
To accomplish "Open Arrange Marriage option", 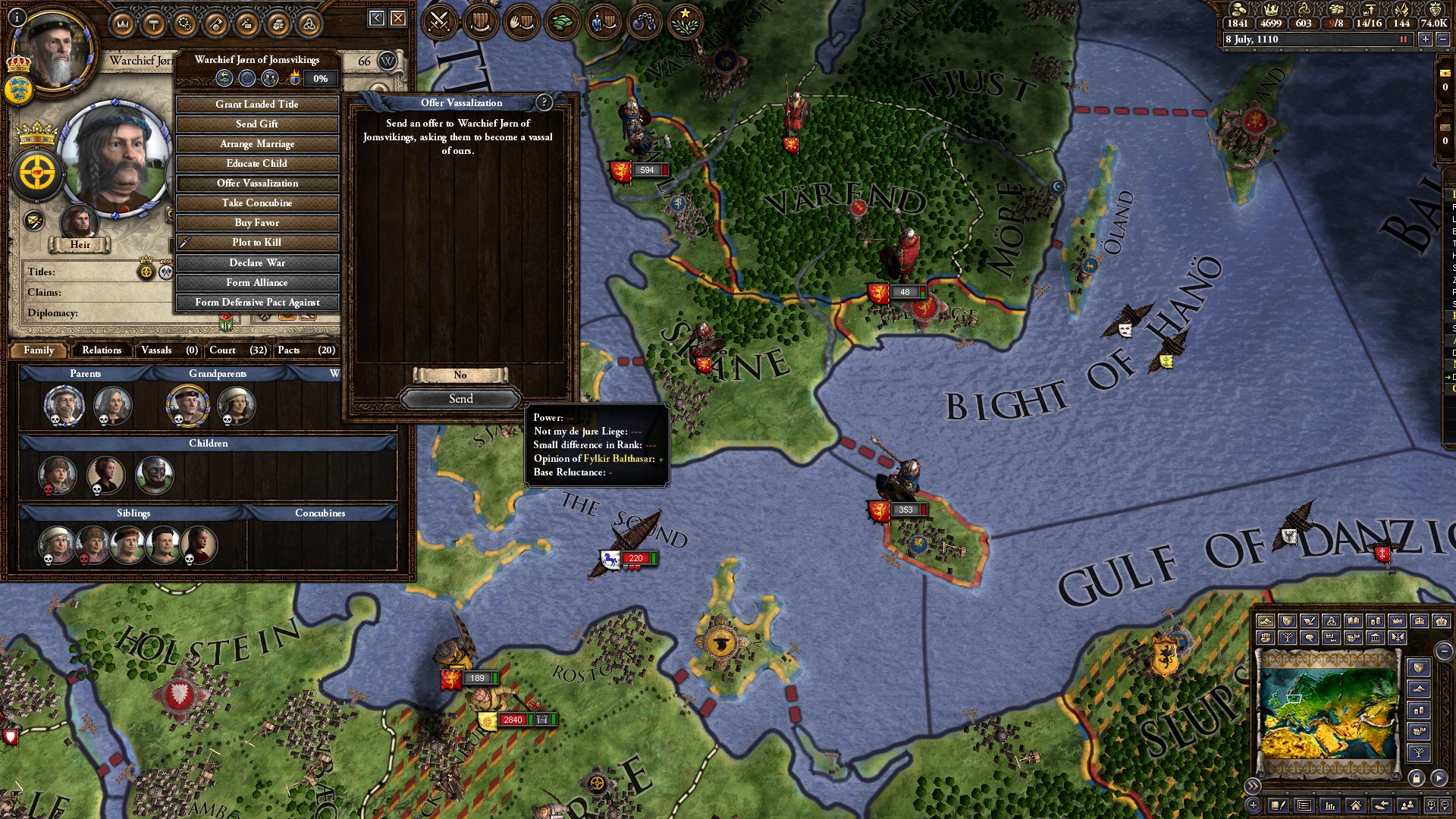I will (256, 144).
